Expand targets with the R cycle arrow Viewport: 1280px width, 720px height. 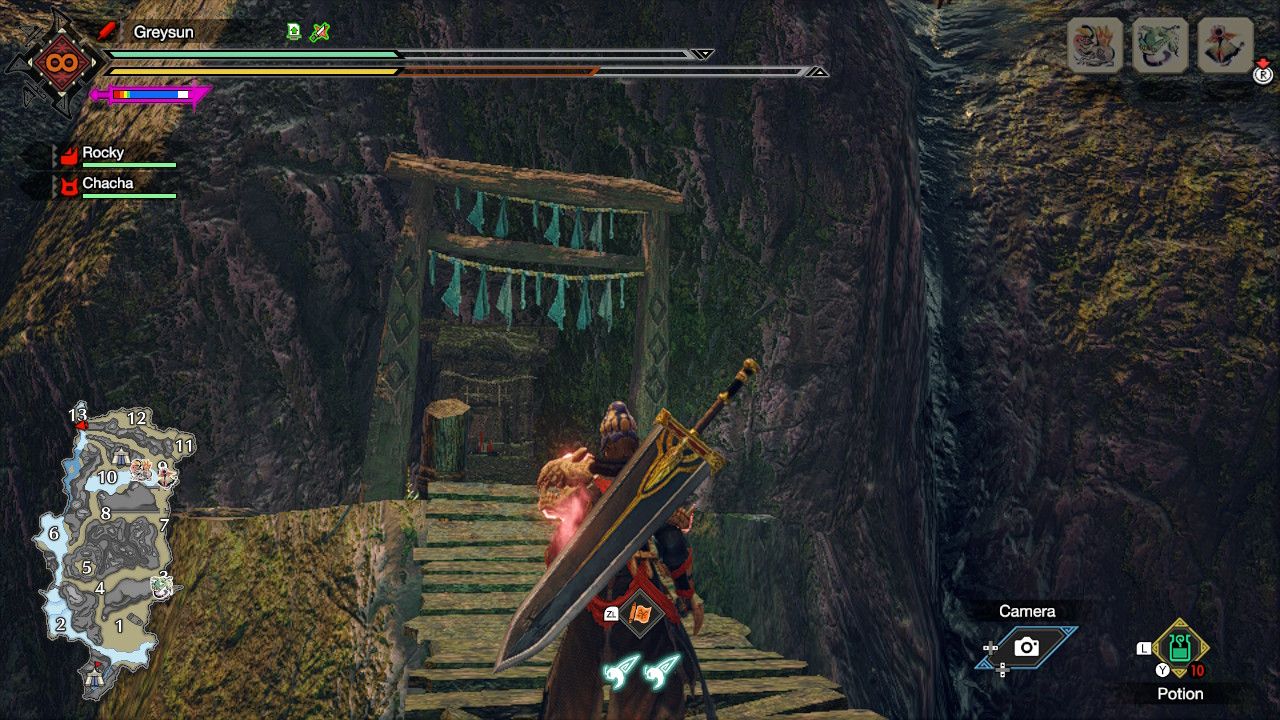(x=1261, y=70)
